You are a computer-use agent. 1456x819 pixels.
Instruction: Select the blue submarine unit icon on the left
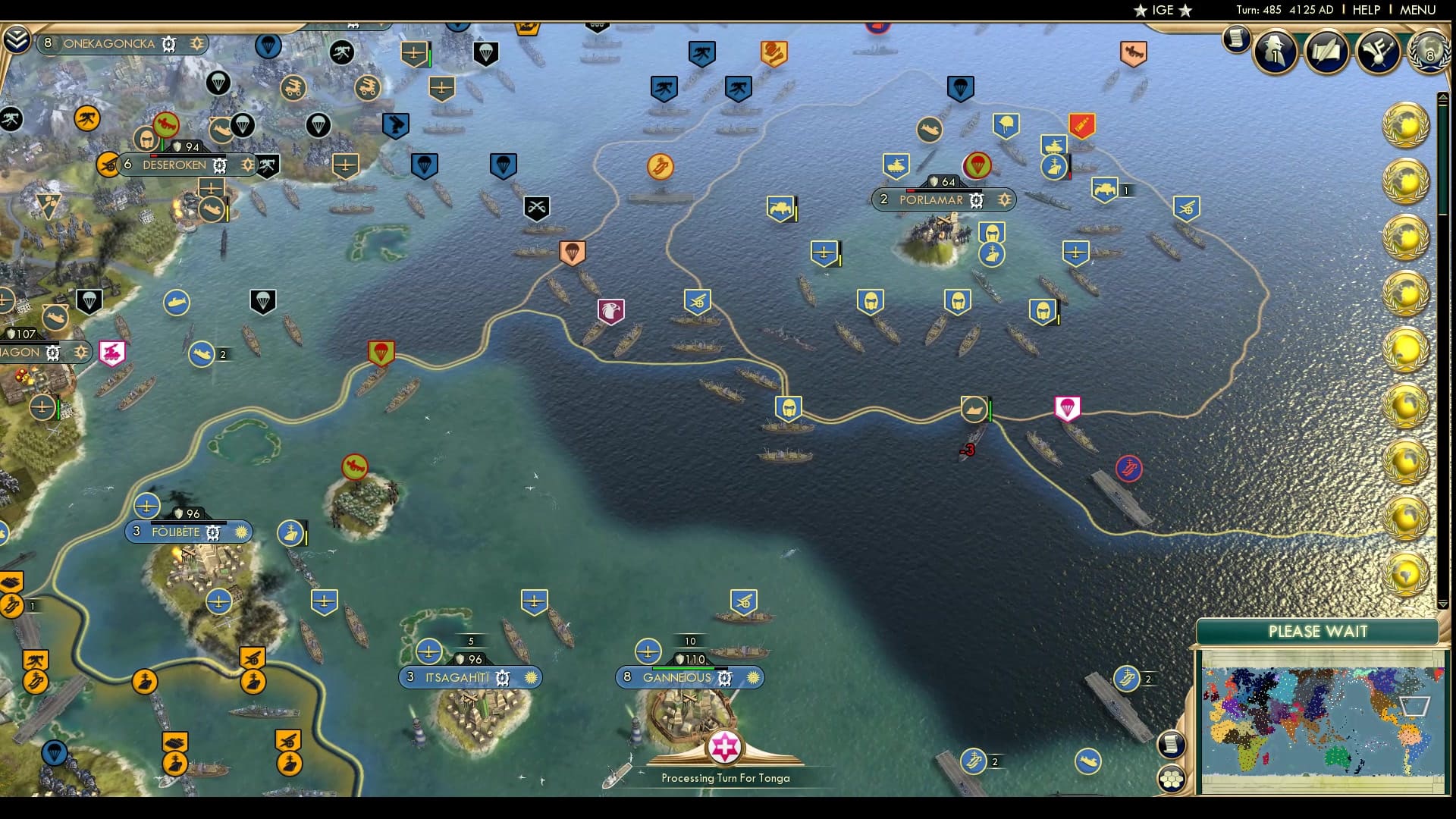175,301
